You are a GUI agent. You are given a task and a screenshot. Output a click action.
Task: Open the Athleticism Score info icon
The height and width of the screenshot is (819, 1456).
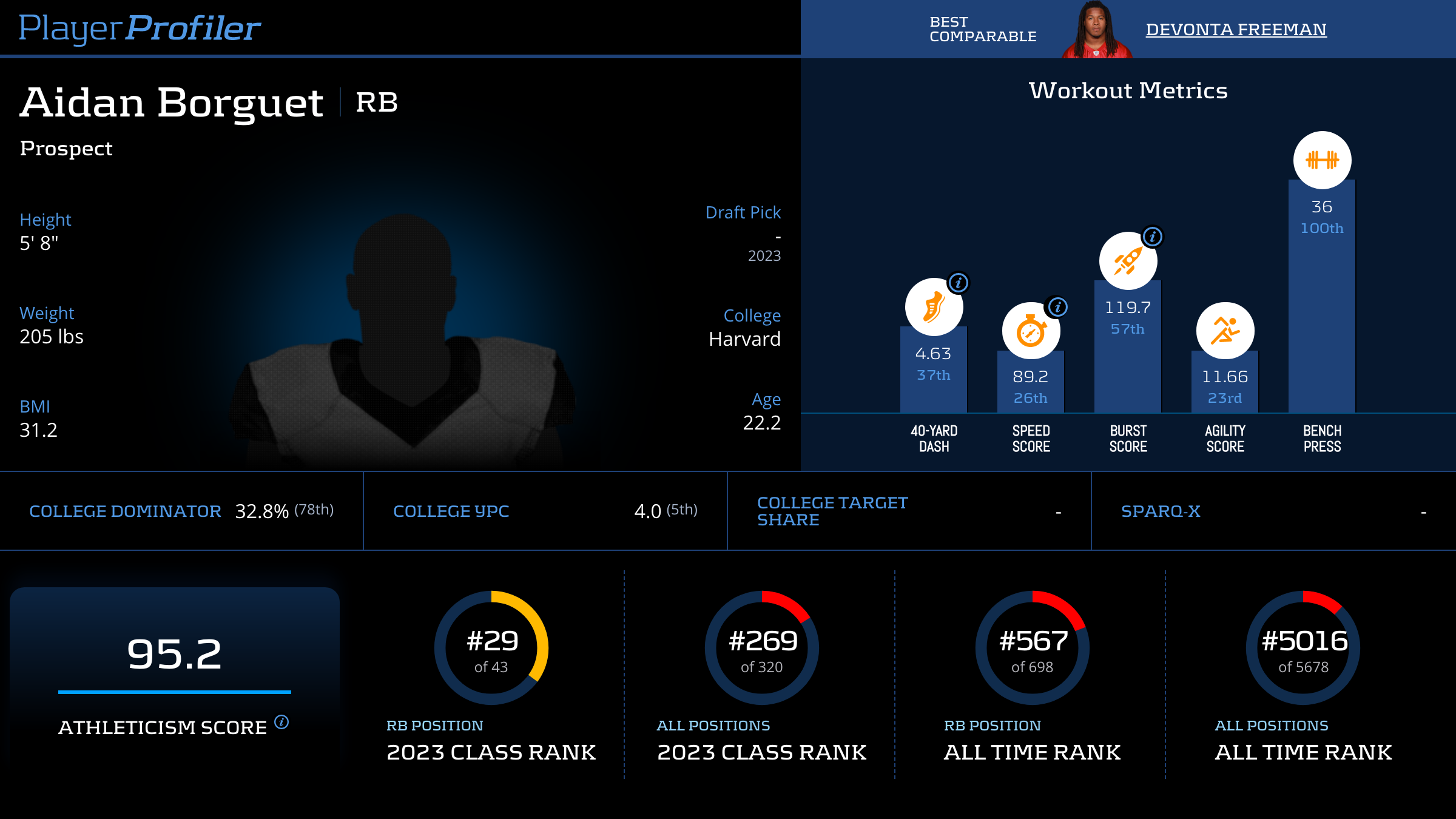(x=281, y=722)
